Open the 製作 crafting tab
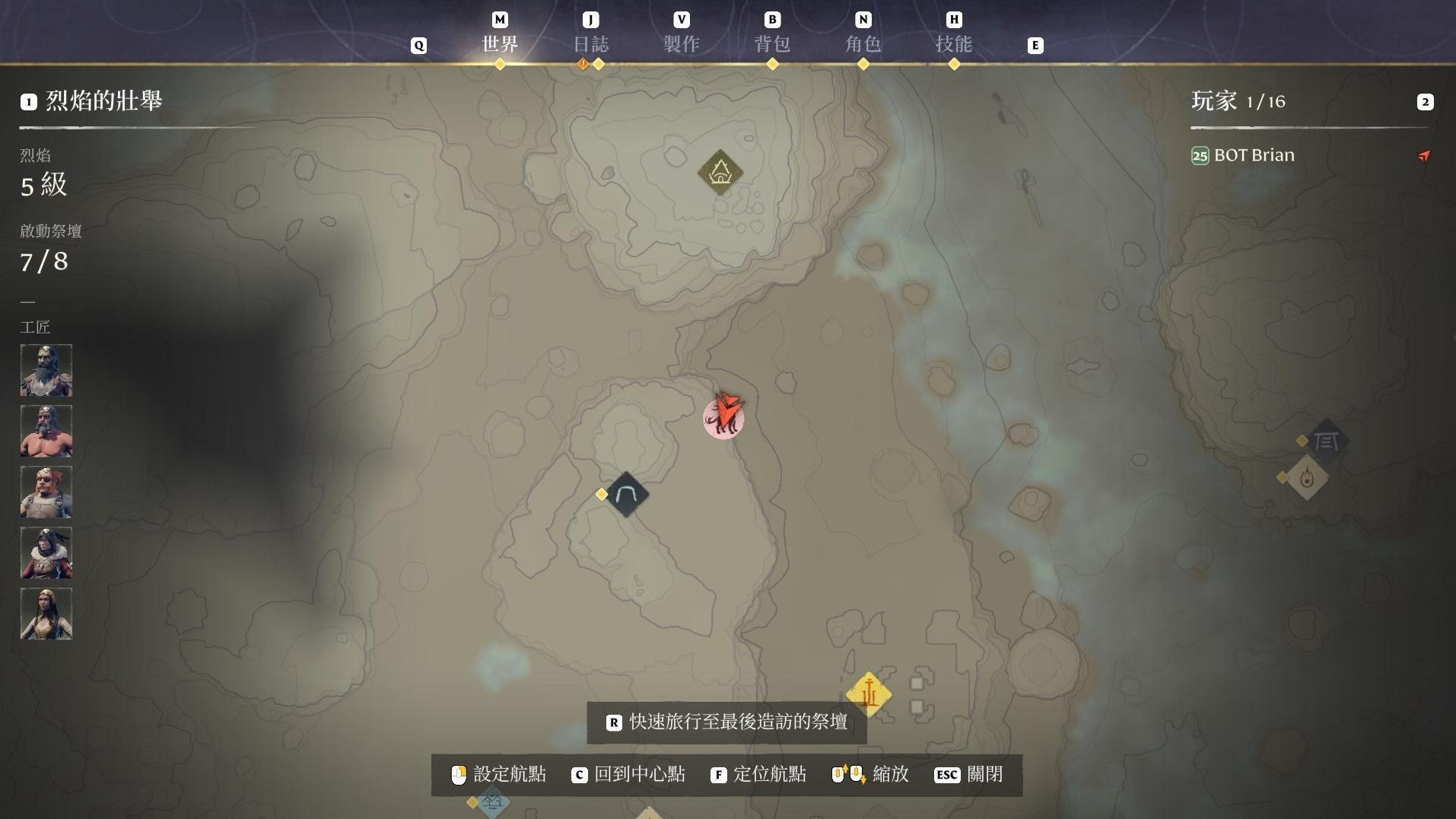 682,43
